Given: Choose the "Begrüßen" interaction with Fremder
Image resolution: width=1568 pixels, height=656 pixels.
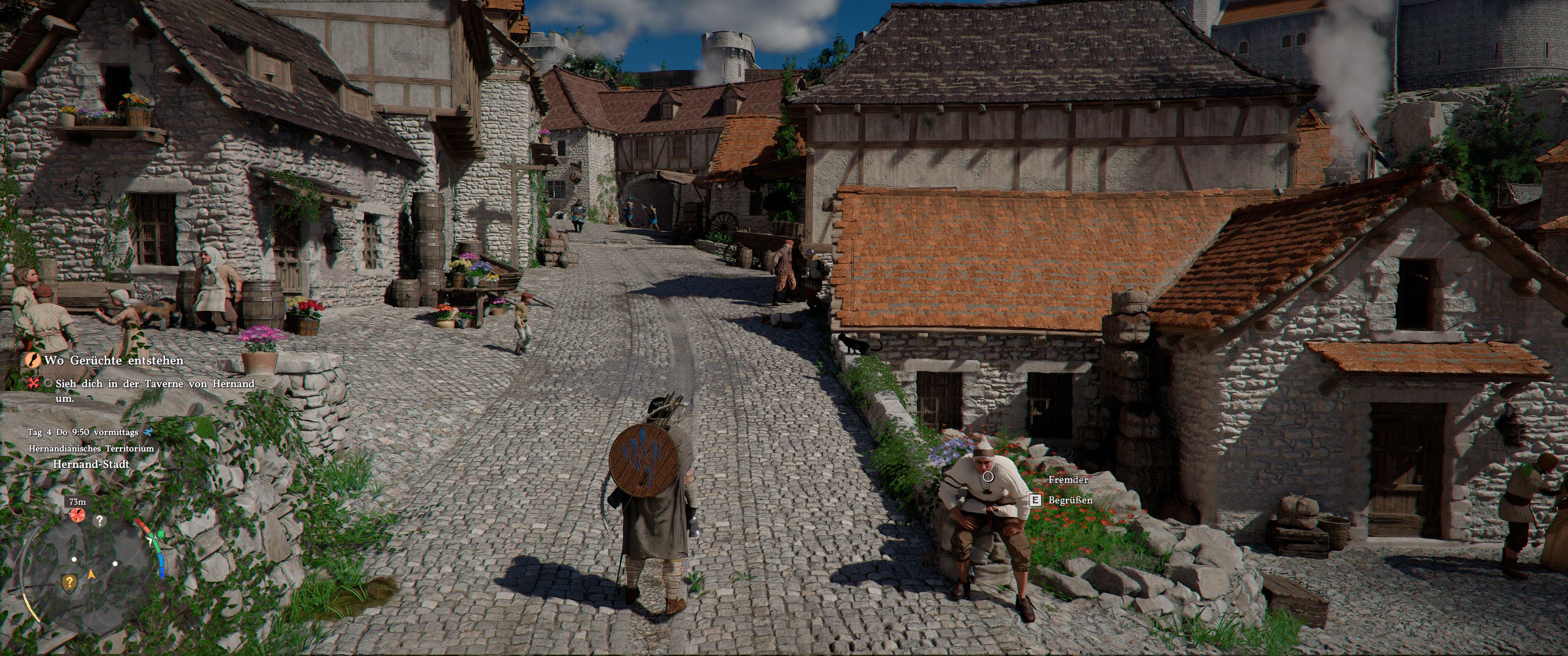Looking at the screenshot, I should pyautogui.click(x=1069, y=500).
